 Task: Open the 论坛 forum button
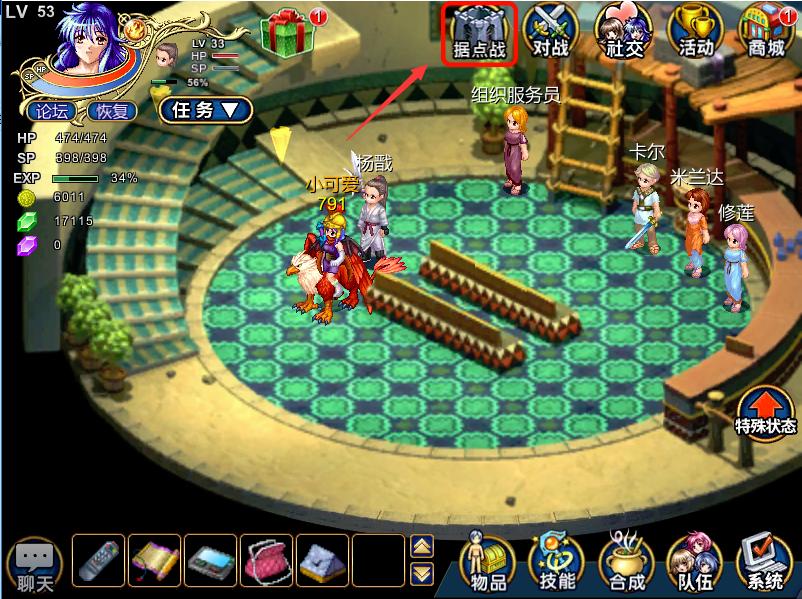click(52, 111)
